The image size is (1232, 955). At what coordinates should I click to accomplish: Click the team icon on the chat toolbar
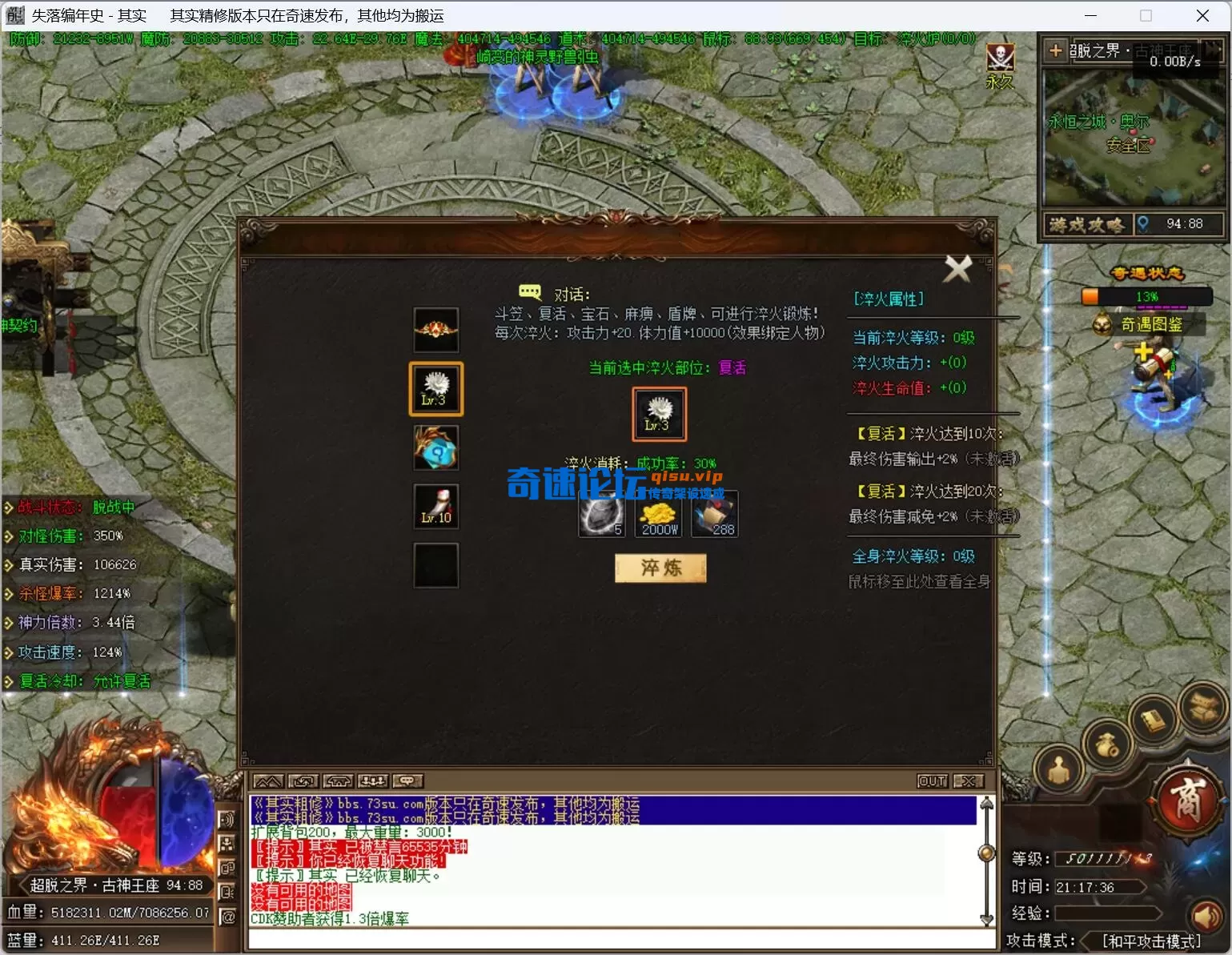373,780
